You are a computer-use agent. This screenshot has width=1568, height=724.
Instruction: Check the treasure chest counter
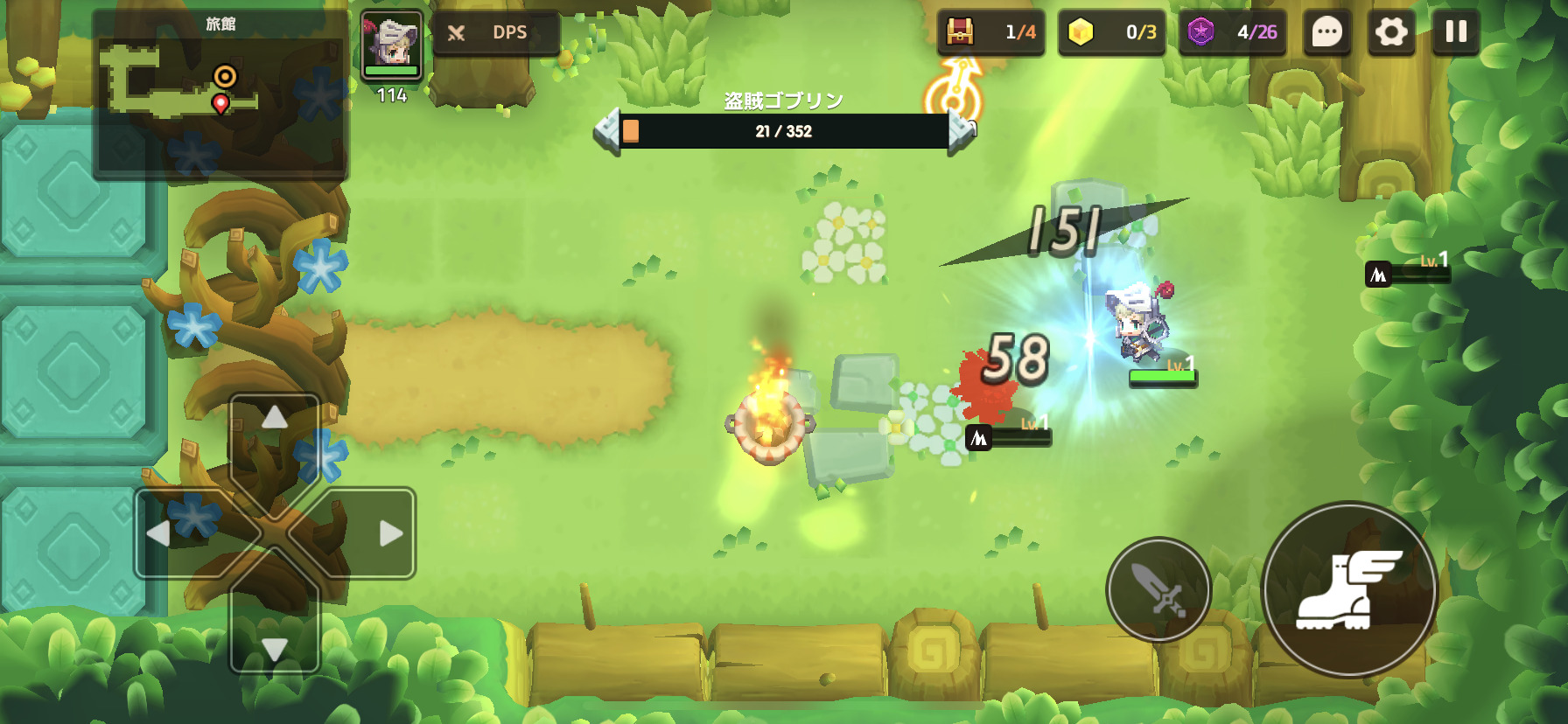[x=990, y=32]
